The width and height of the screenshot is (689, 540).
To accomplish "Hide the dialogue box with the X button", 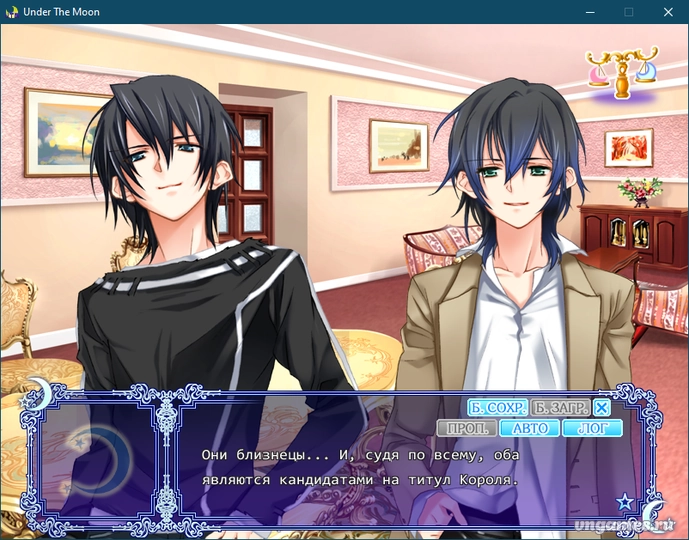I will tap(601, 408).
